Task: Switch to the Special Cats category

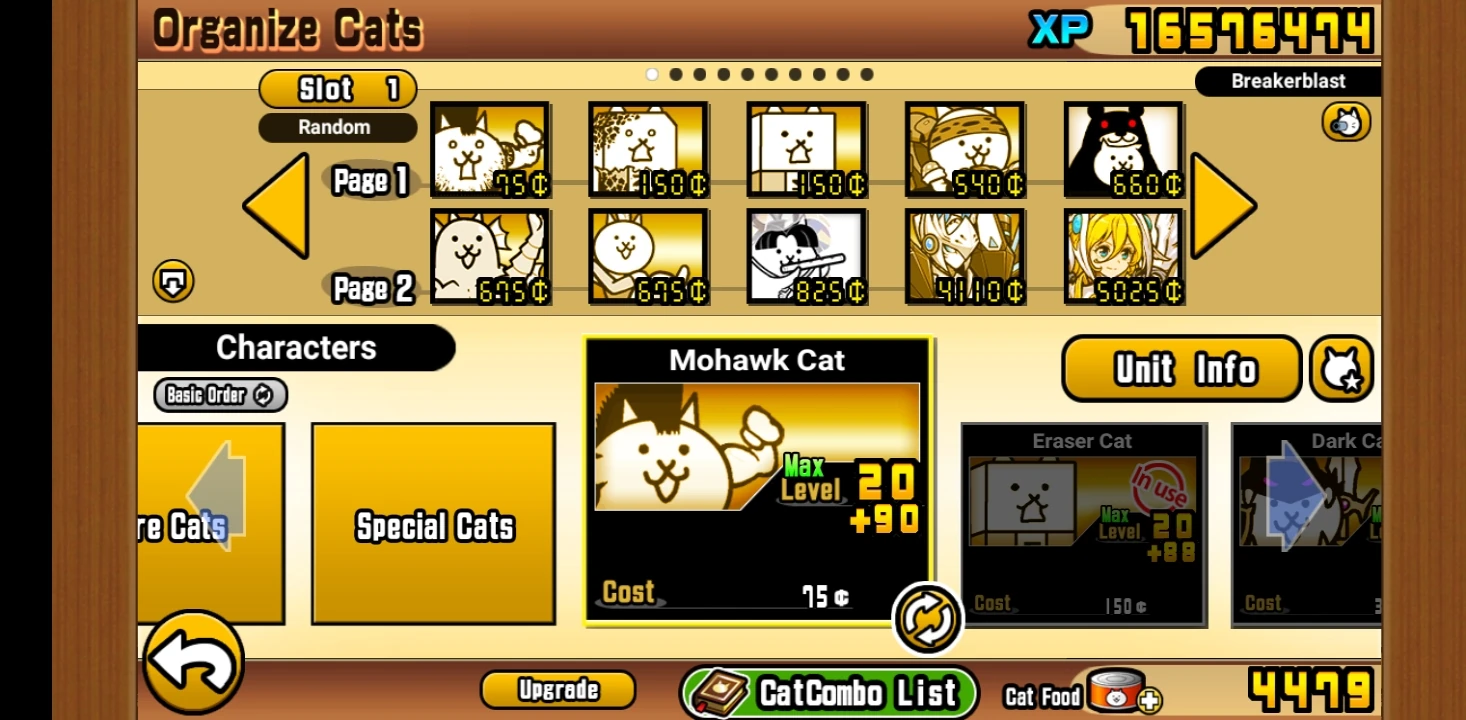Action: click(434, 525)
